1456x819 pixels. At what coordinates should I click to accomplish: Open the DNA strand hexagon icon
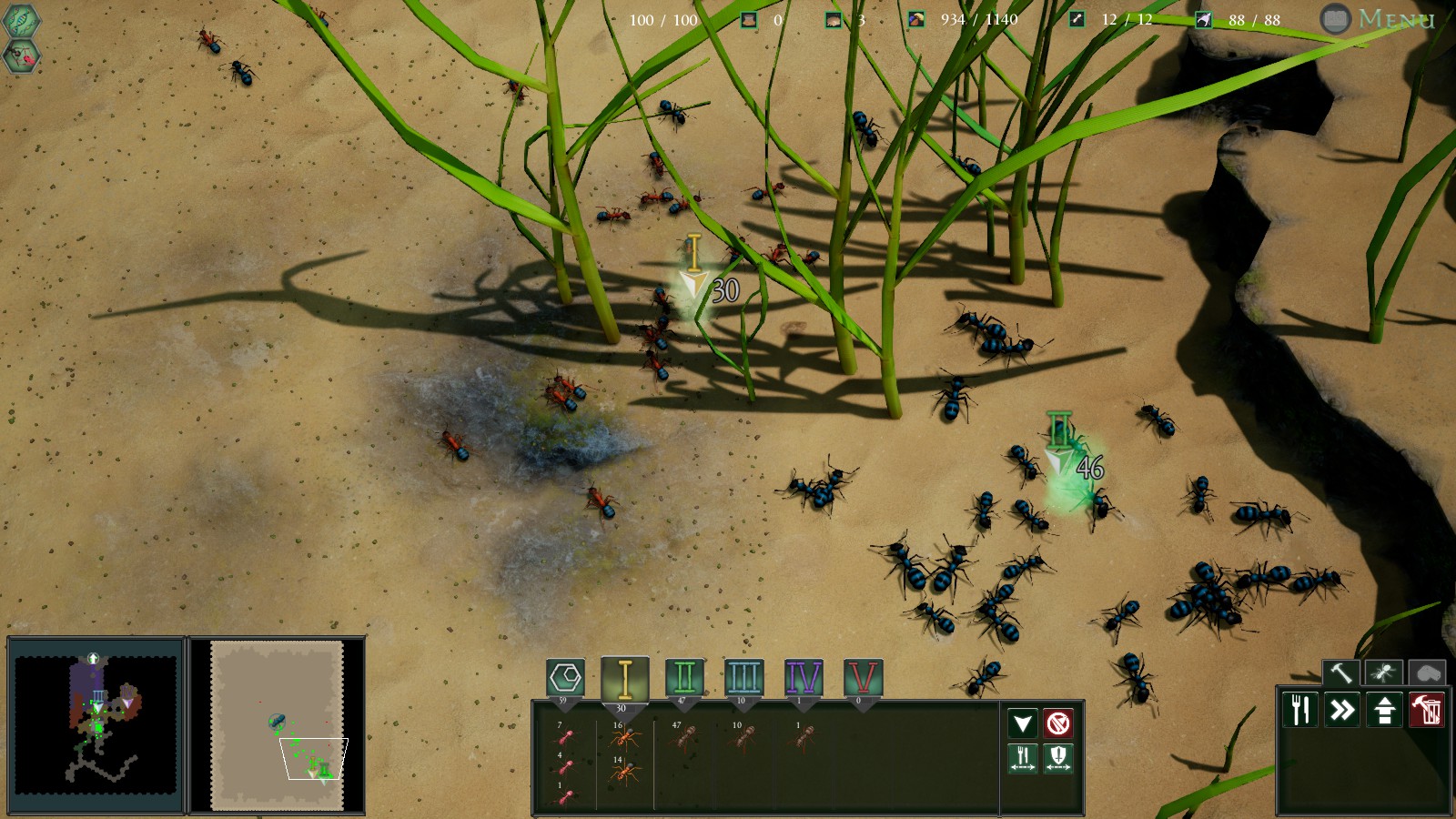click(x=21, y=20)
